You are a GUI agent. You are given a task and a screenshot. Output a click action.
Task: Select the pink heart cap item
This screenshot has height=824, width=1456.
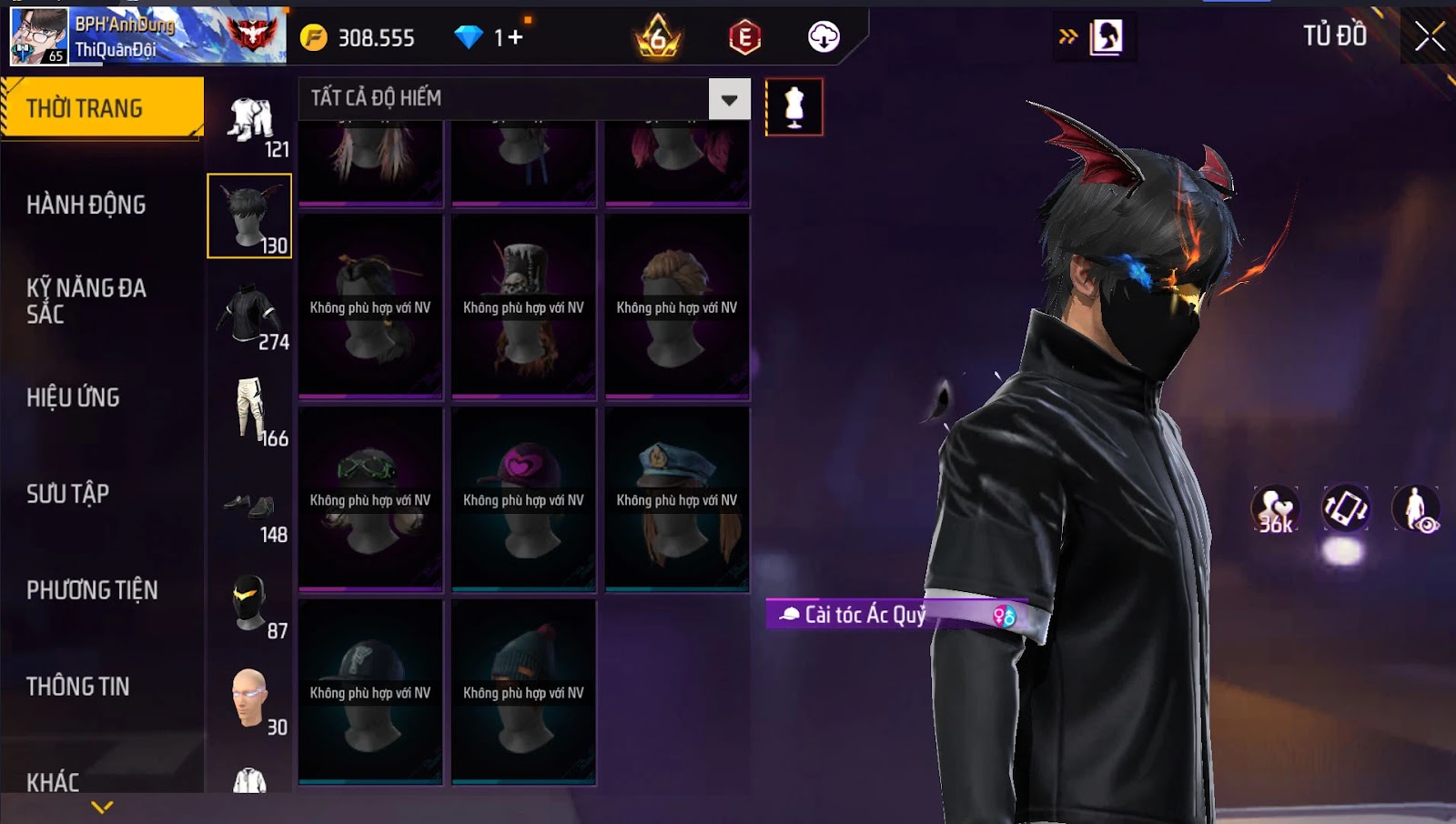[523, 498]
